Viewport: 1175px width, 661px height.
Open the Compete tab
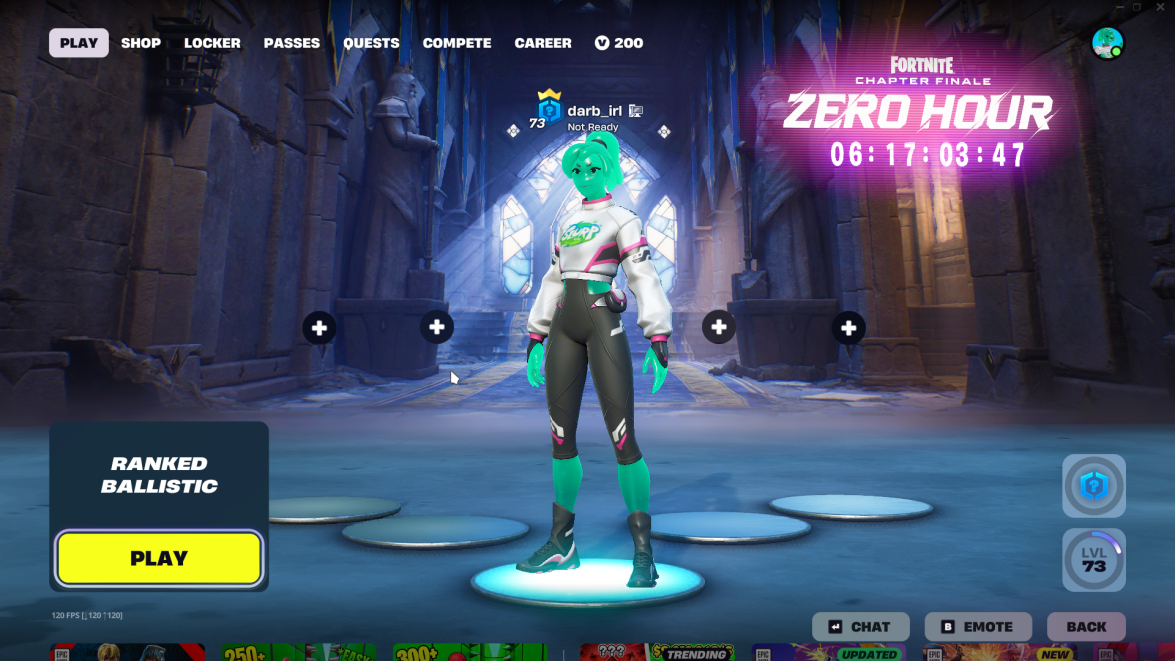[457, 43]
